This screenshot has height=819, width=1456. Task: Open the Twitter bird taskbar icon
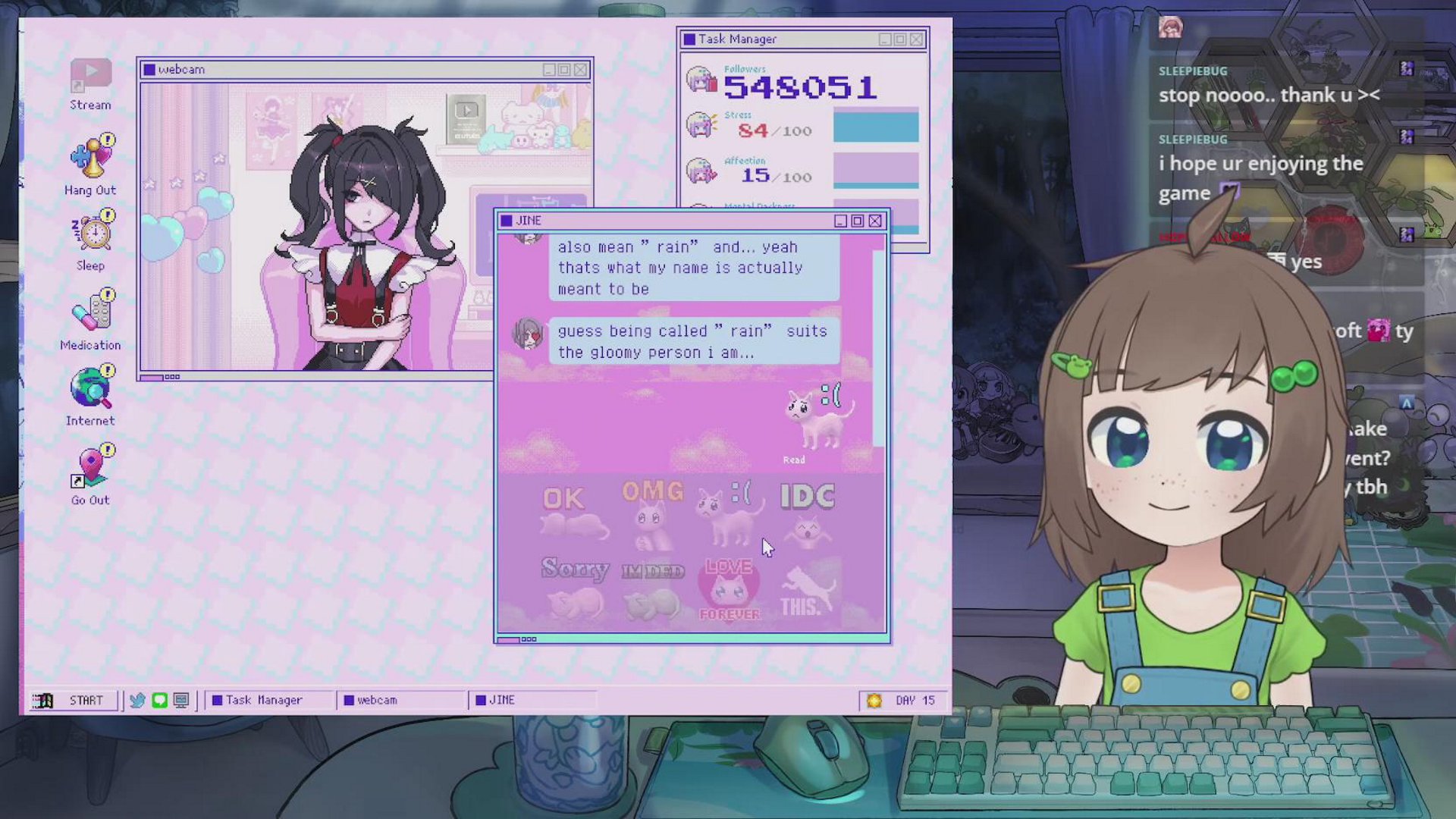click(x=137, y=700)
